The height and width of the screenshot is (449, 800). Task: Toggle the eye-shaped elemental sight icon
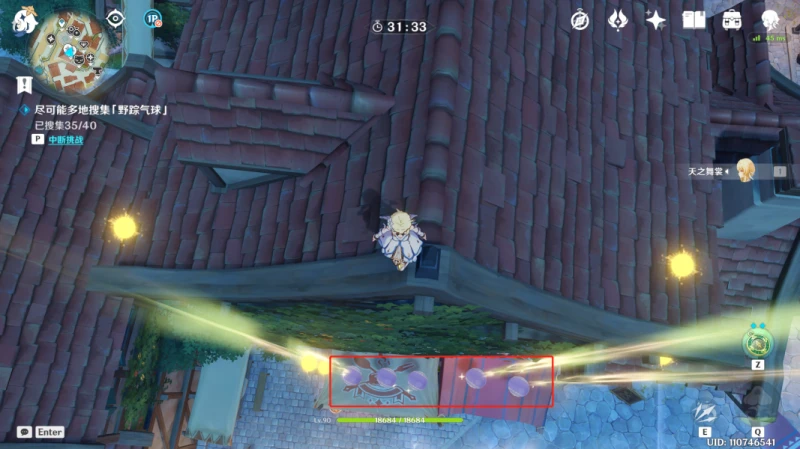(116, 18)
